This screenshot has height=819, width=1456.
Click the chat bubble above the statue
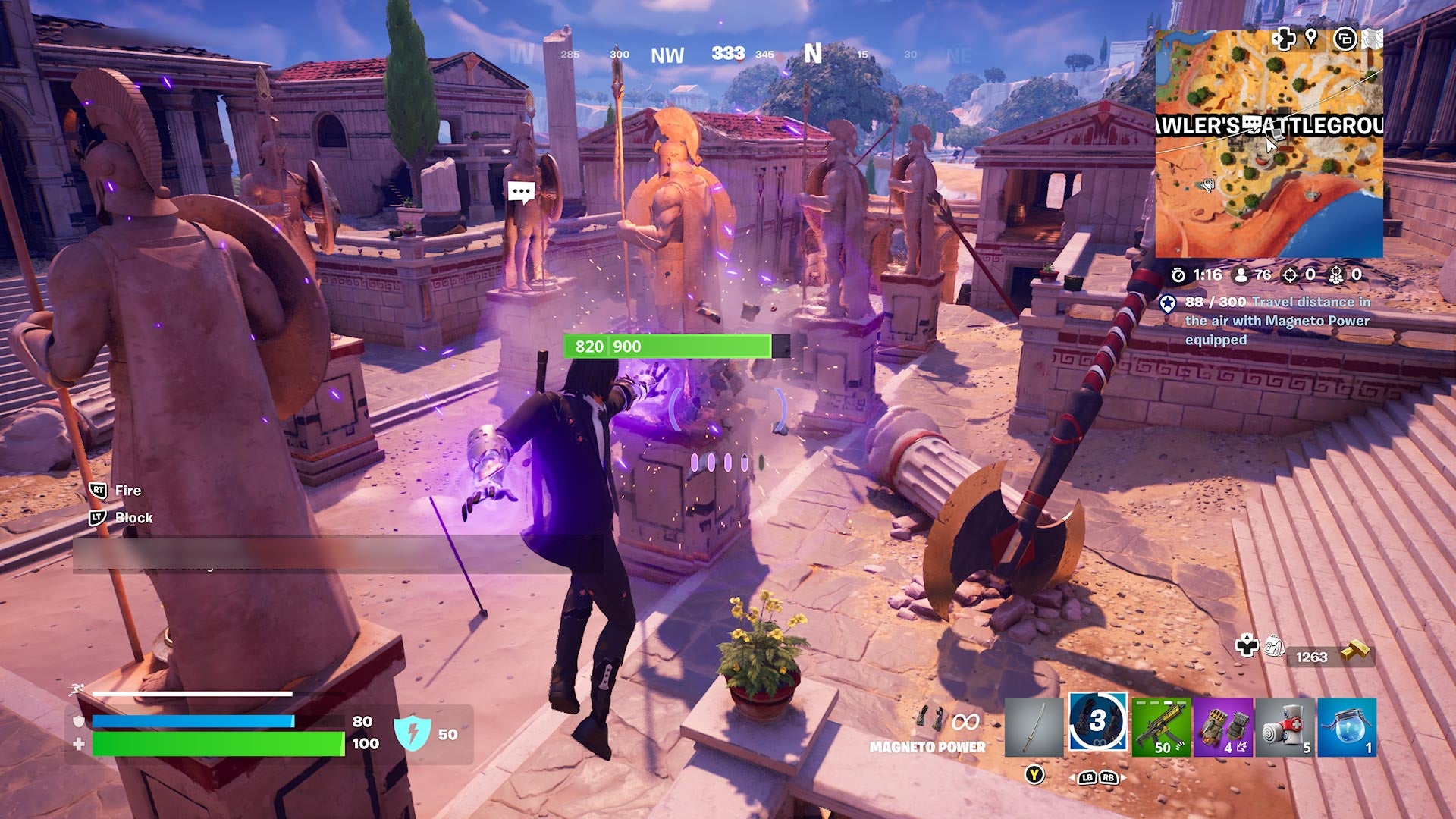tap(523, 192)
